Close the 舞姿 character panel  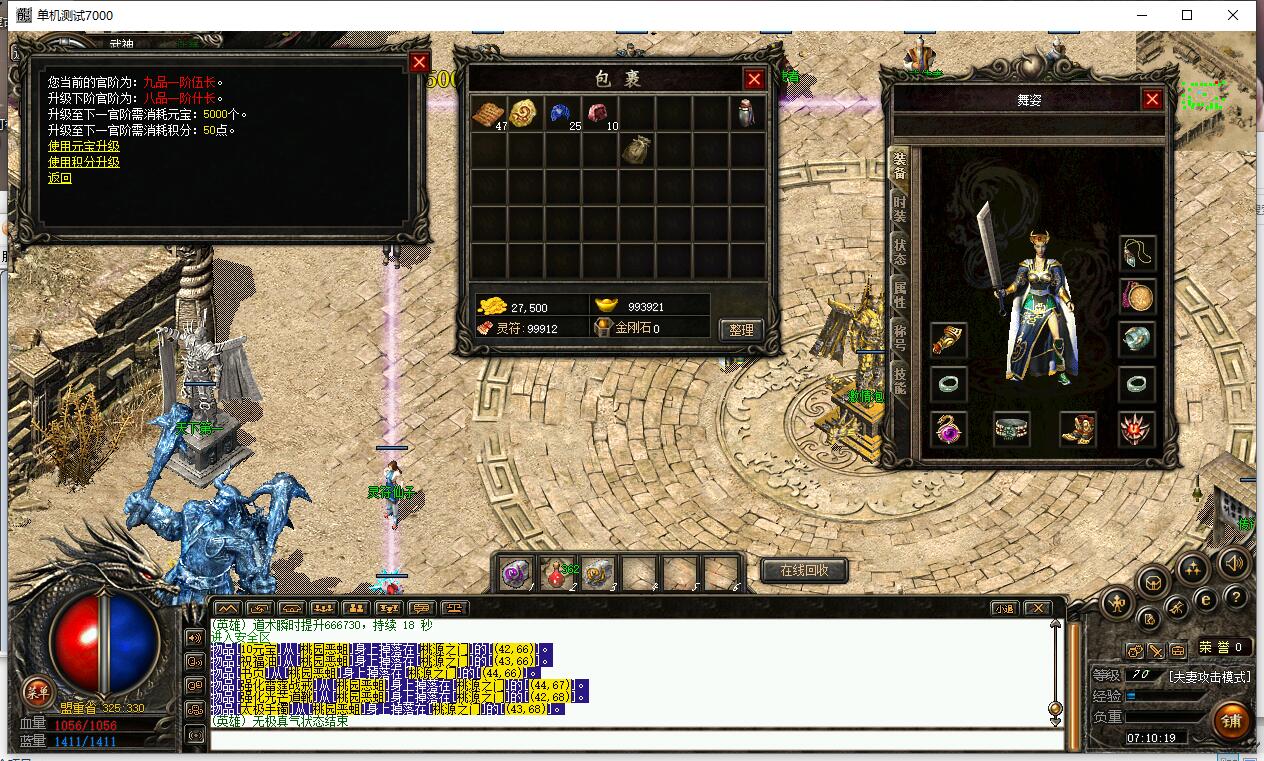[1152, 99]
